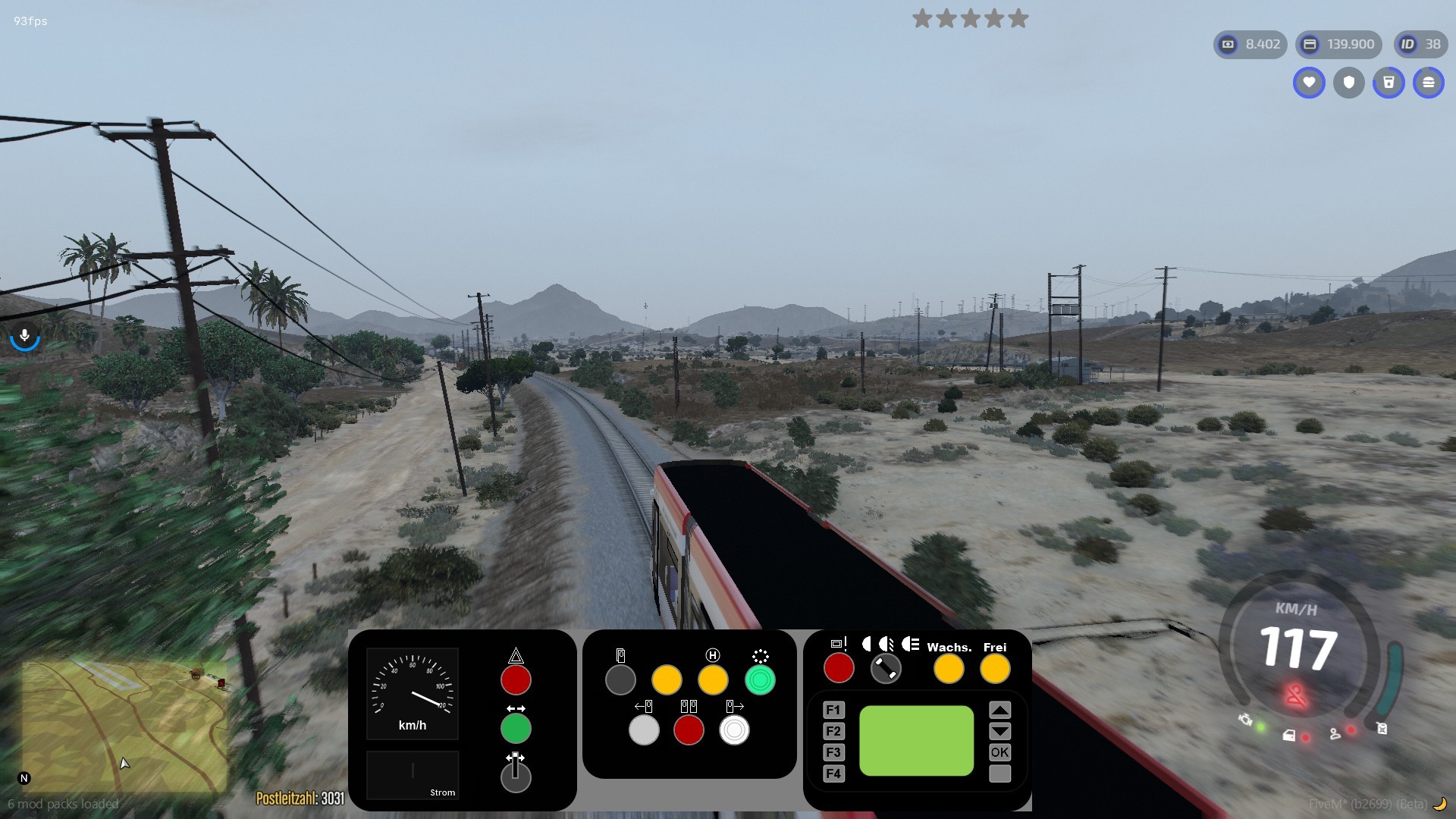Screen dimensions: 1456x819
Task: Toggle the Wachs. indicator lamp
Action: [x=949, y=669]
